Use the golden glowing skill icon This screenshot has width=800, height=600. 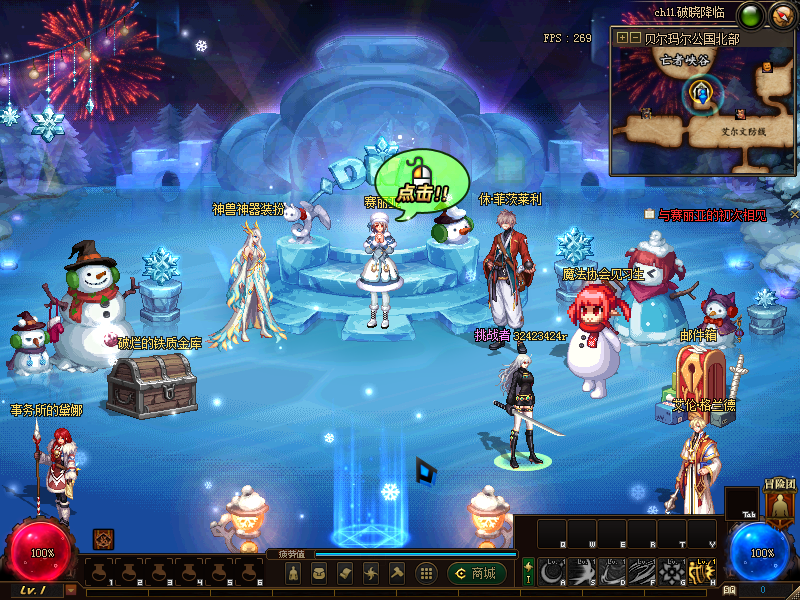[x=702, y=572]
